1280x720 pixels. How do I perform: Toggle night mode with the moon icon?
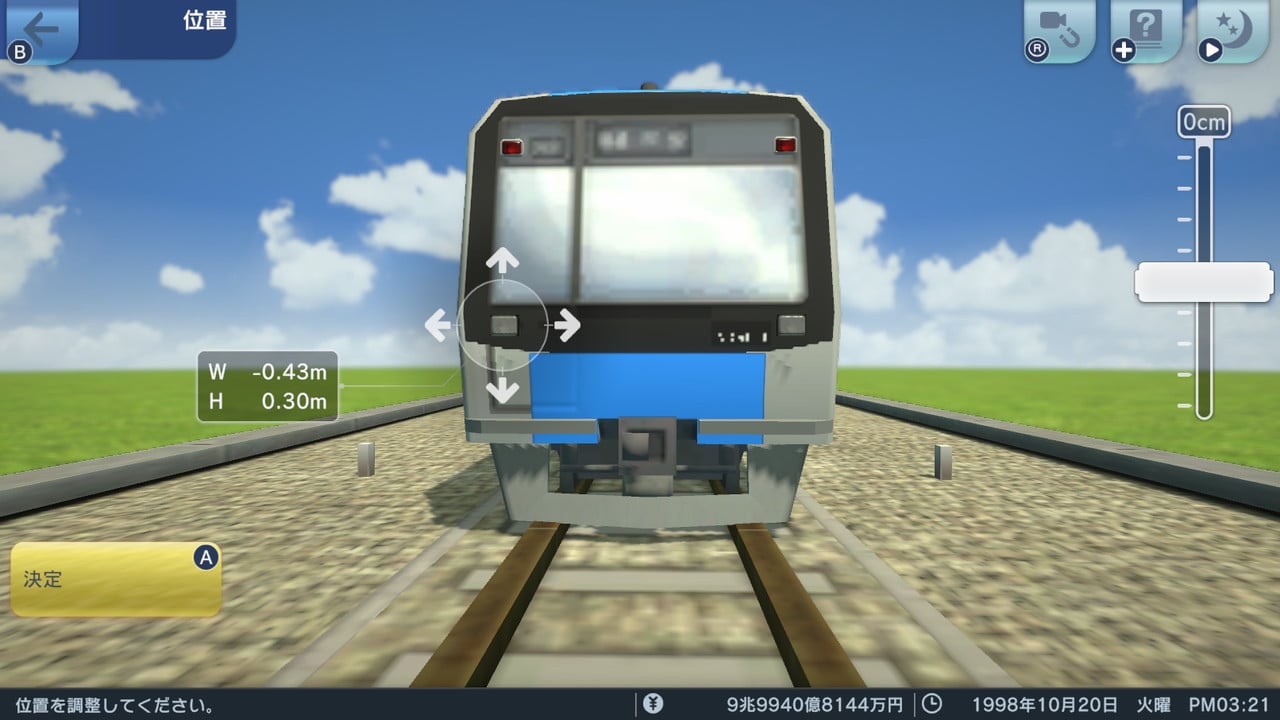1235,25
